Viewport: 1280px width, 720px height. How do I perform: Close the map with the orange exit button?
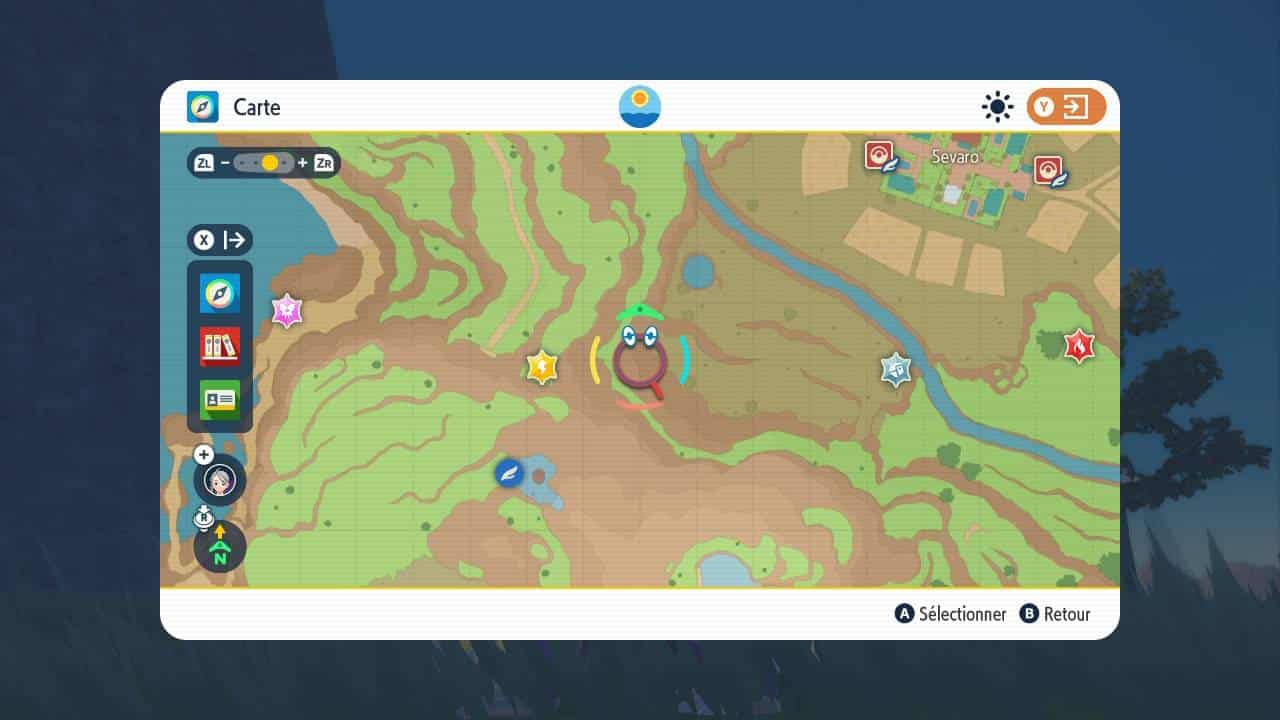point(1066,107)
